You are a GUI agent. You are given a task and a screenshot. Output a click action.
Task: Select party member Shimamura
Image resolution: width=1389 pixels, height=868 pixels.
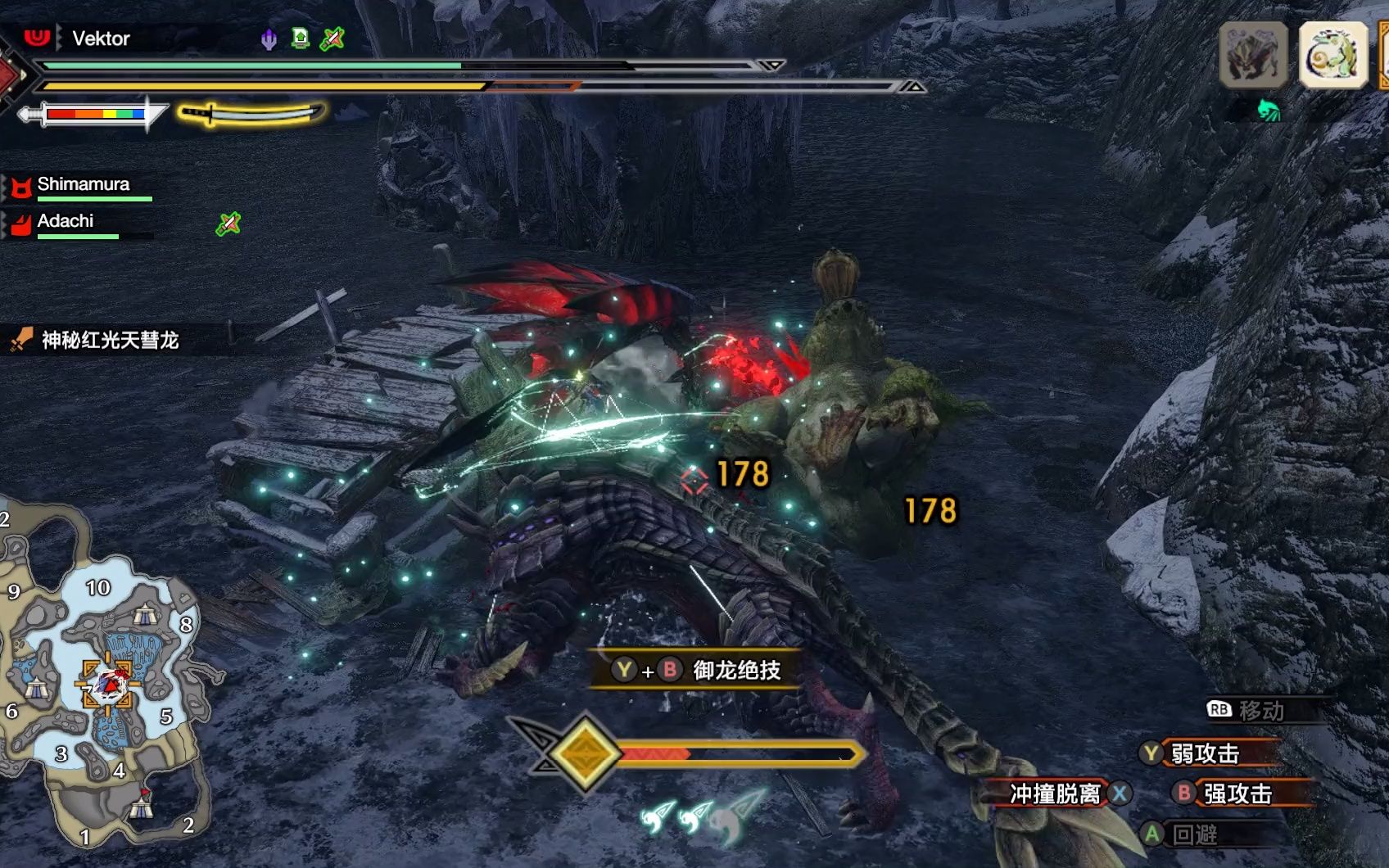[x=83, y=184]
